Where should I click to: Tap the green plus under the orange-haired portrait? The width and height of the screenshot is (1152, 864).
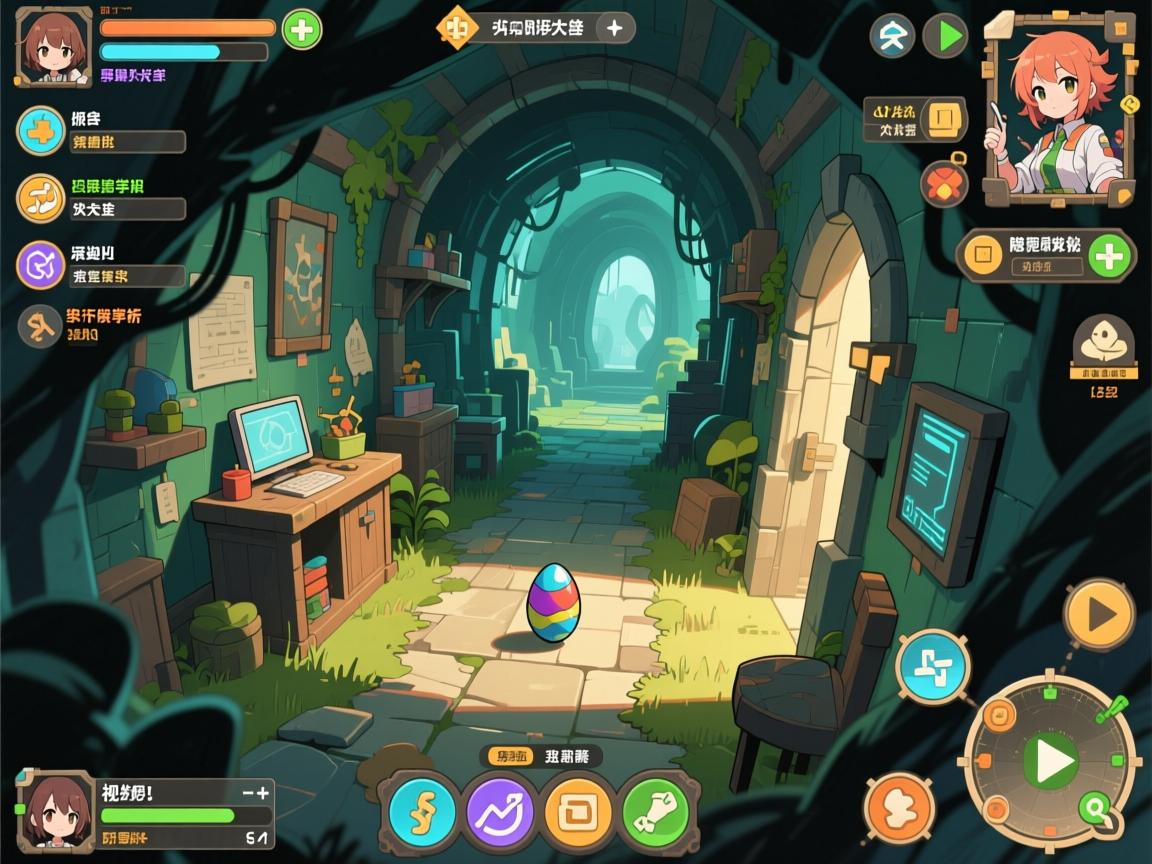tap(1109, 256)
